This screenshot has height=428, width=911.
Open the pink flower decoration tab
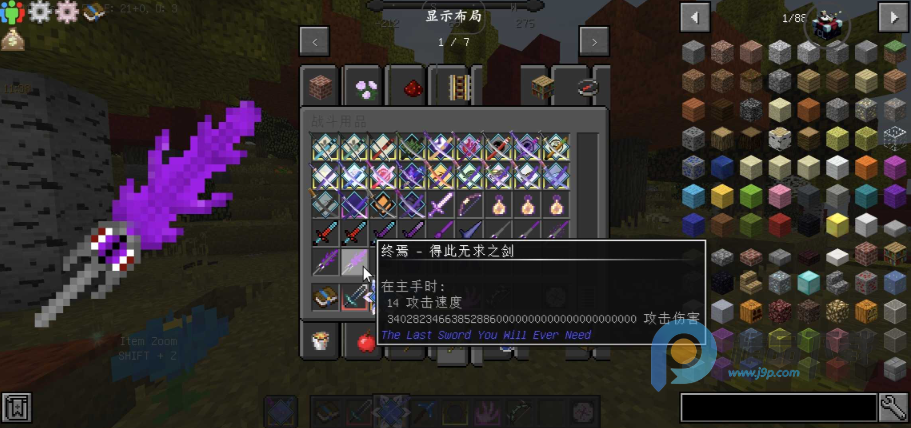[364, 88]
